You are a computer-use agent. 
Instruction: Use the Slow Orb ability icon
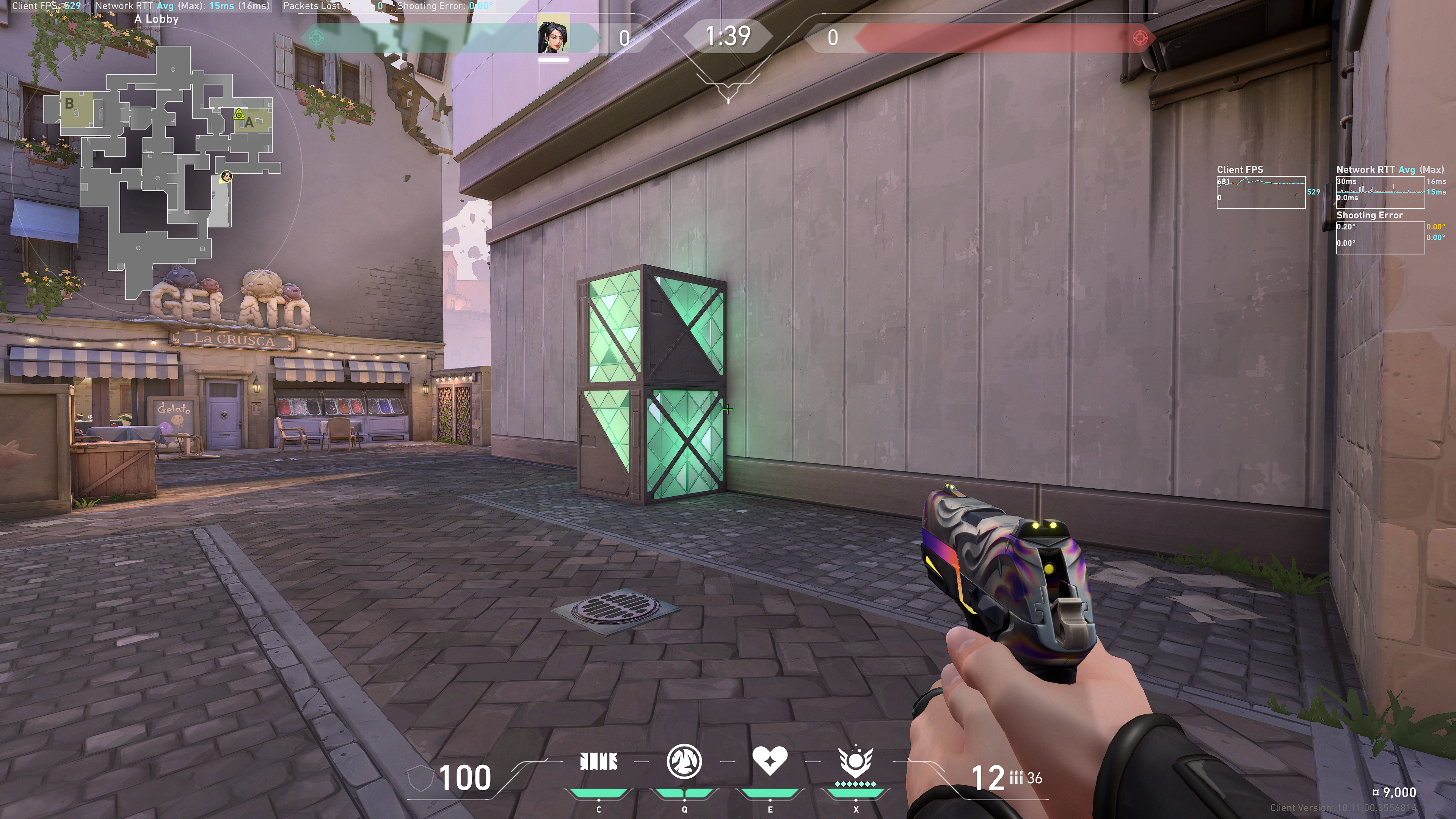(684, 762)
